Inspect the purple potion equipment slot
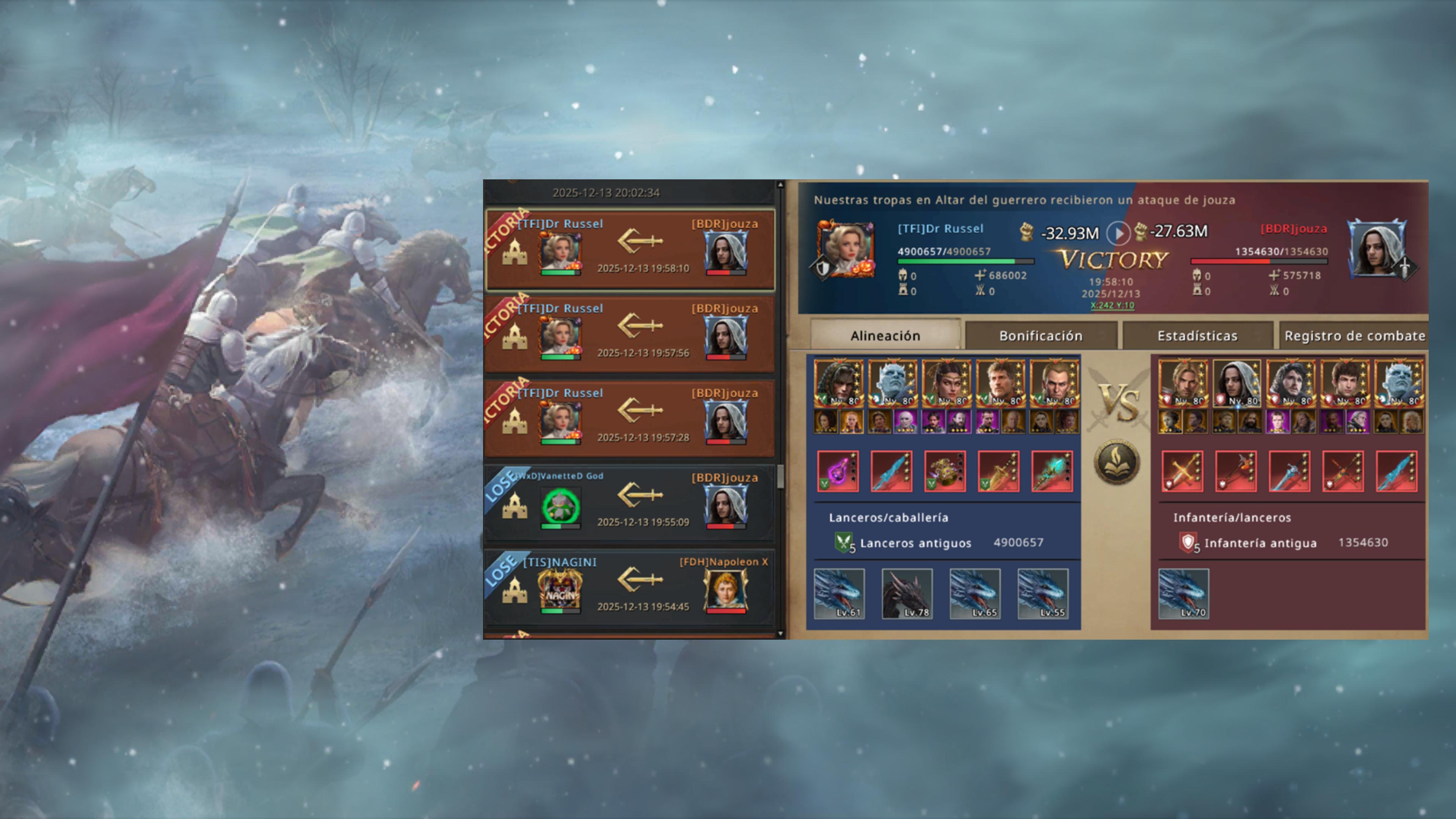This screenshot has height=819, width=1456. [x=838, y=471]
